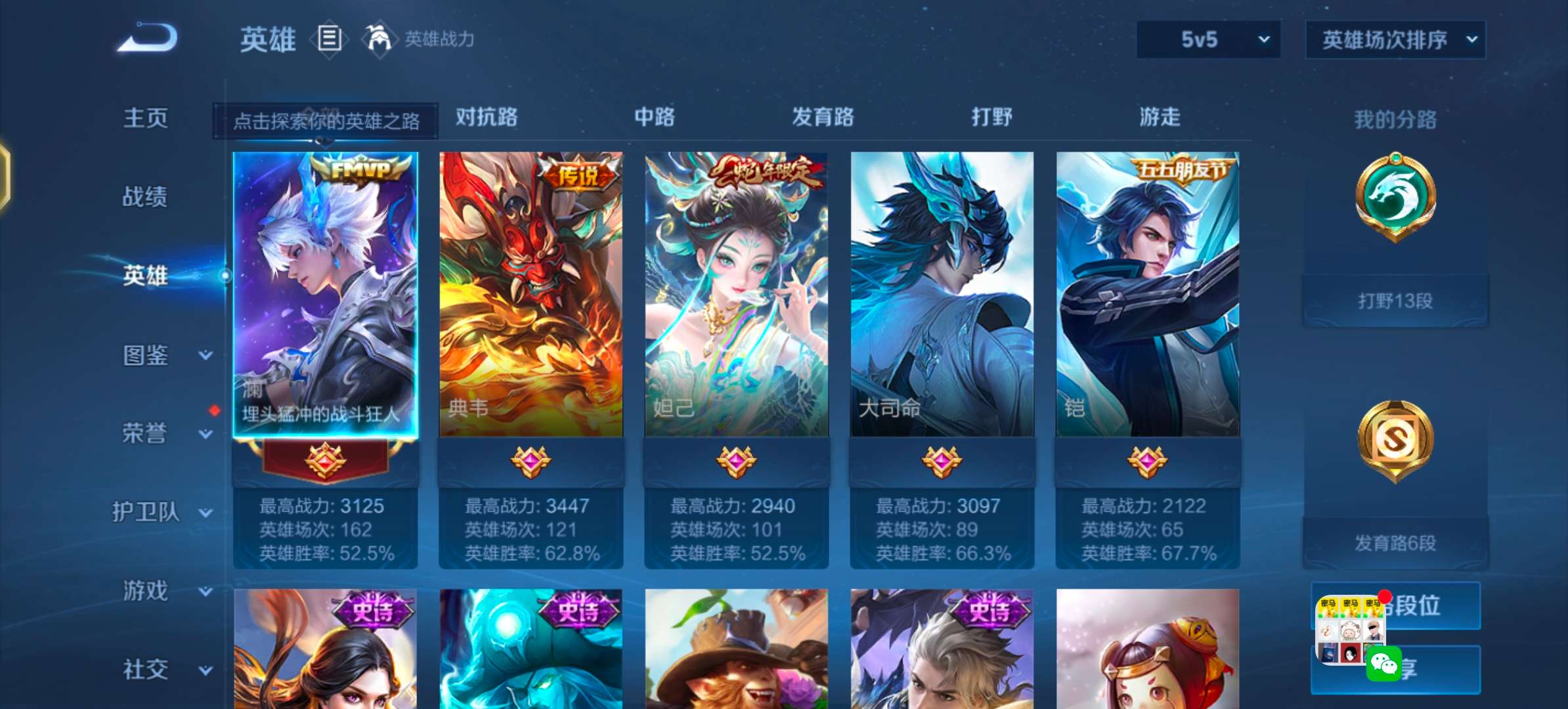Open the hero list icon beside 英雄 title
The image size is (1568, 709).
tap(330, 39)
